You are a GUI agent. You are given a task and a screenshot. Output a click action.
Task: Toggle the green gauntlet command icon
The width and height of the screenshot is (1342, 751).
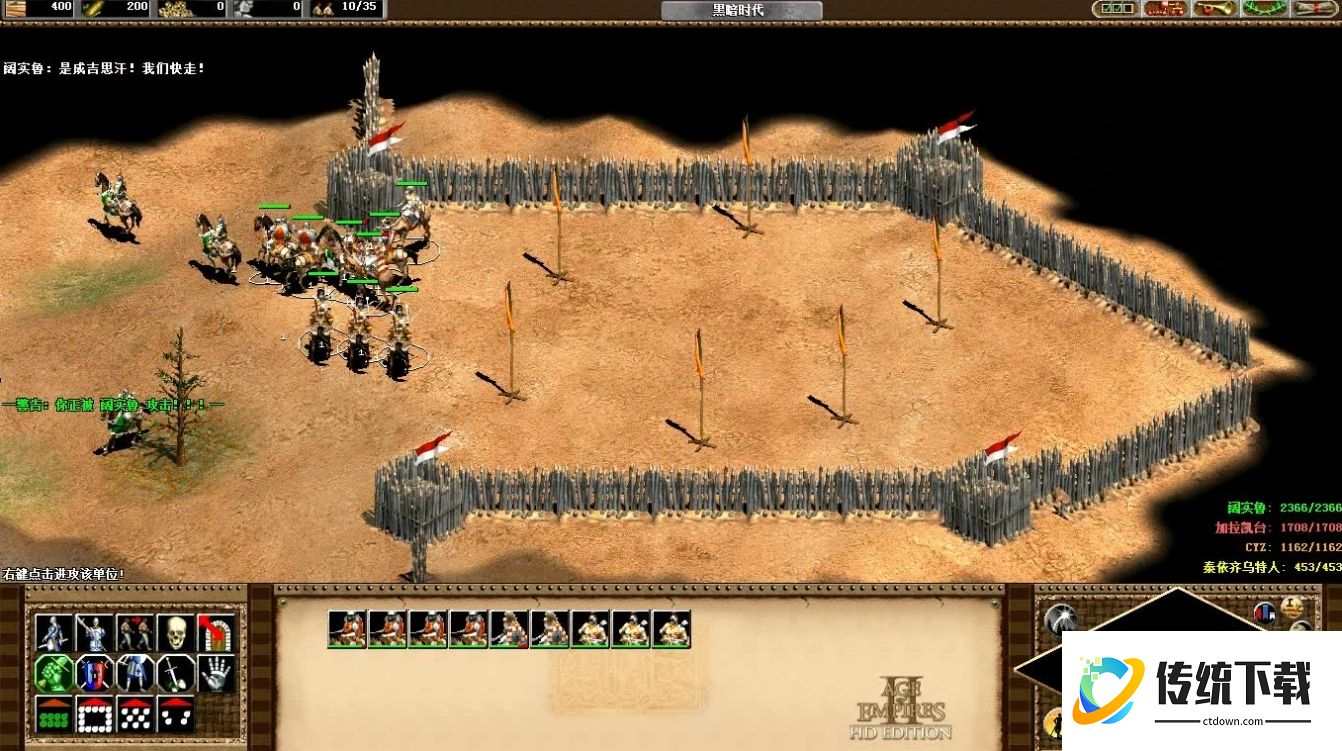coord(54,673)
